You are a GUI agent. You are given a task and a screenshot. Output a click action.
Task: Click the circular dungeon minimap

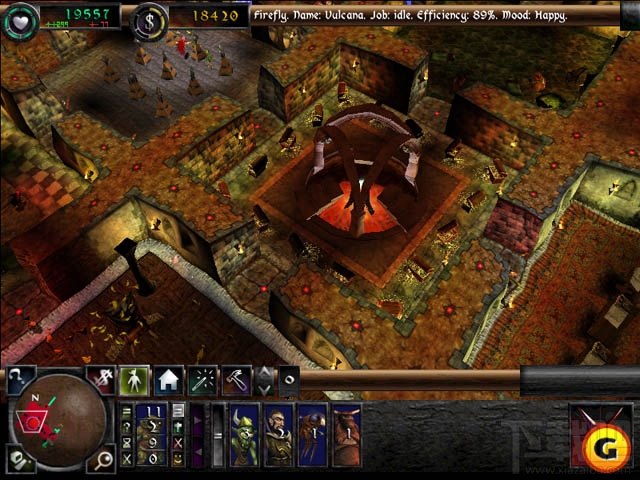[x=58, y=424]
